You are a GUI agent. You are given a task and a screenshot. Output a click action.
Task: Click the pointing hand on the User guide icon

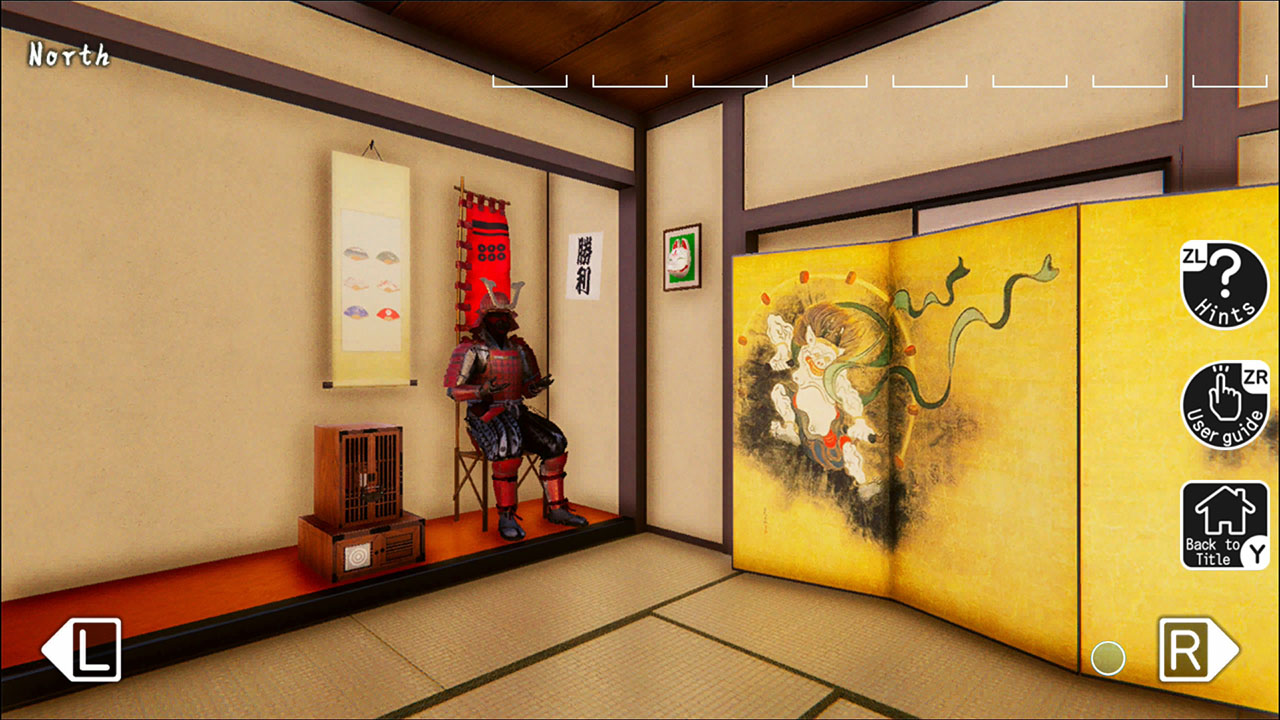pos(1222,398)
